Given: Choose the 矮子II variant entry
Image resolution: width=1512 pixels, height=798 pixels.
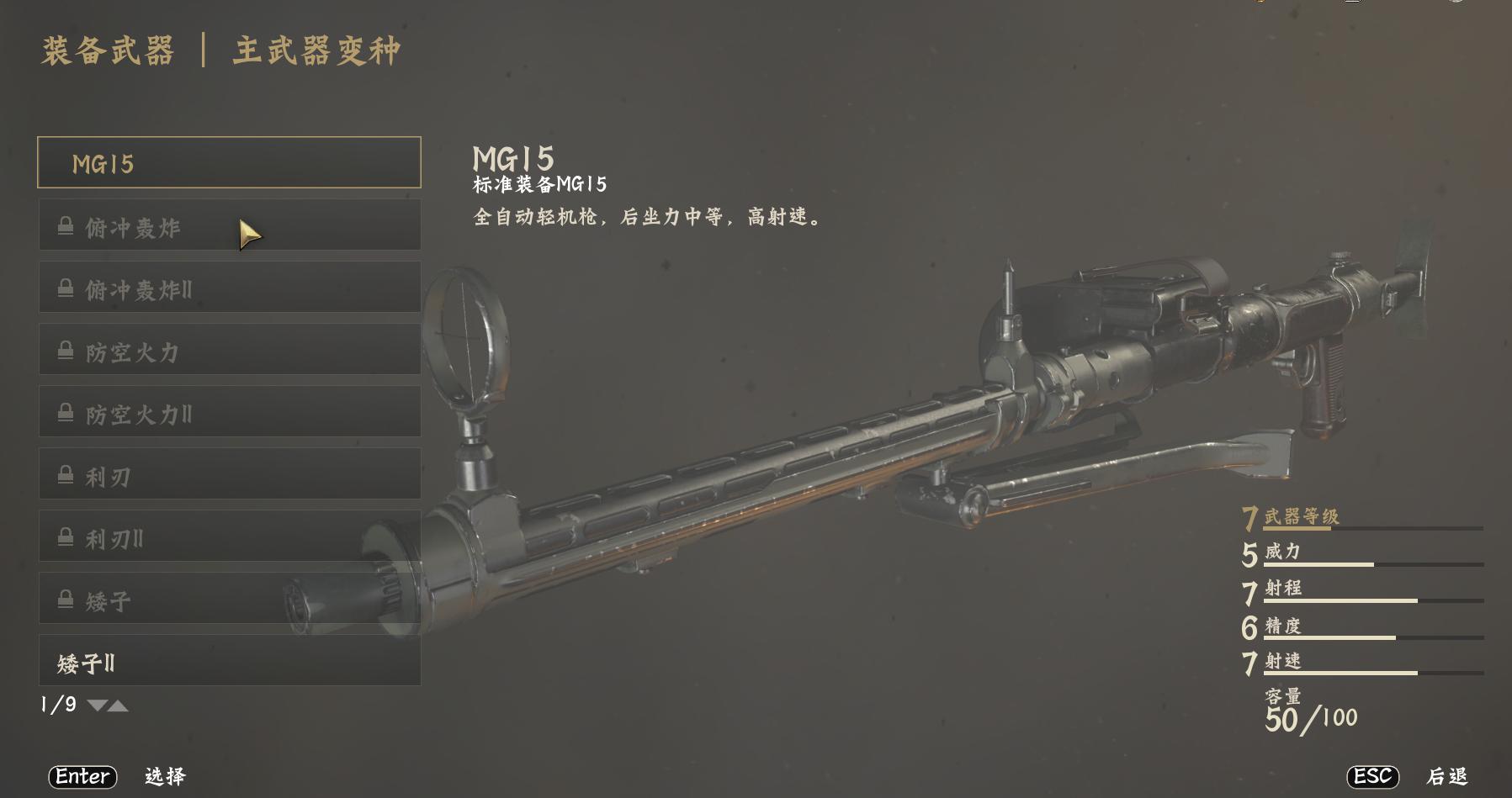Looking at the screenshot, I should (229, 662).
